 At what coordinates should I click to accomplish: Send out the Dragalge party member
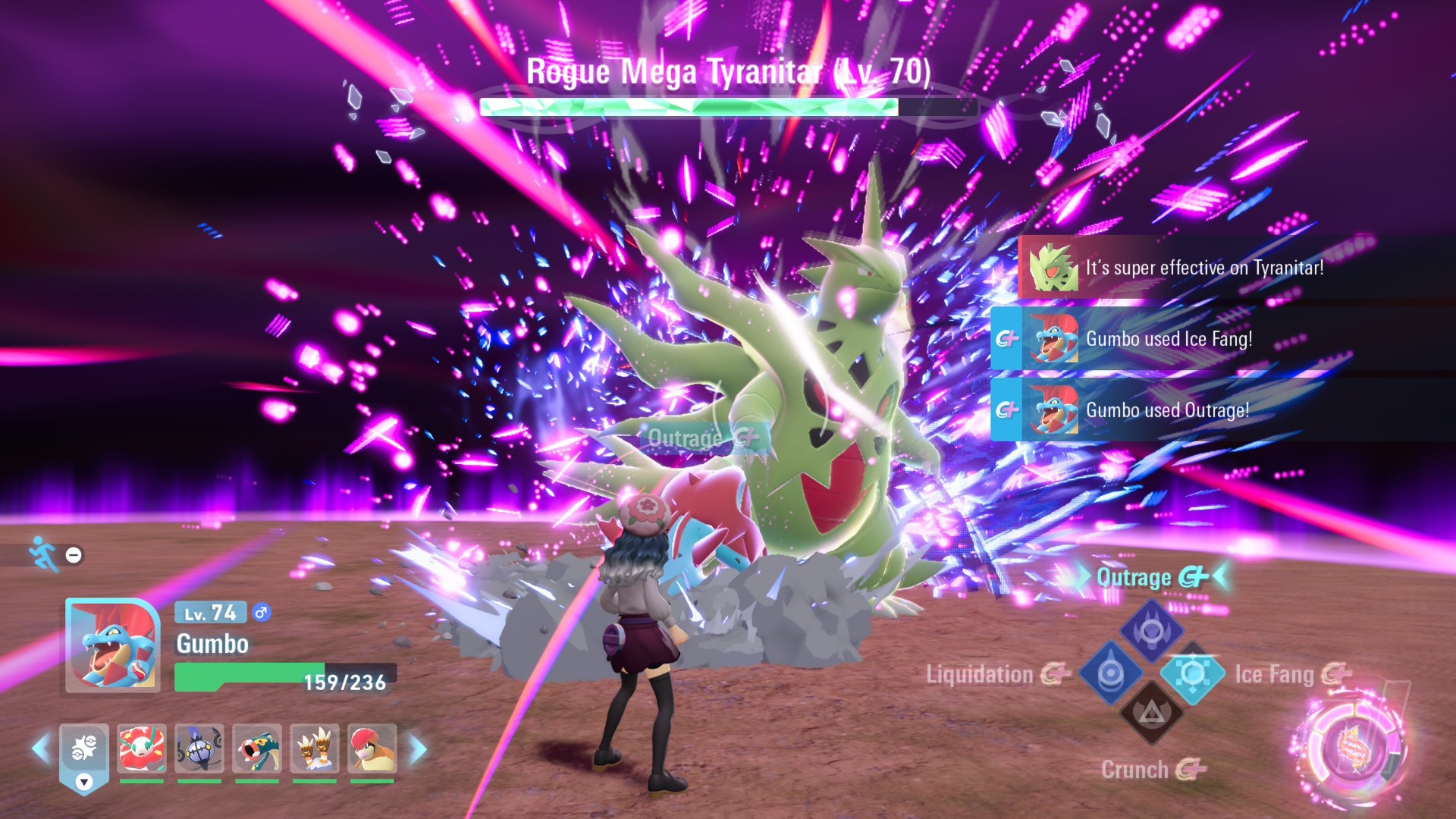coord(256,748)
